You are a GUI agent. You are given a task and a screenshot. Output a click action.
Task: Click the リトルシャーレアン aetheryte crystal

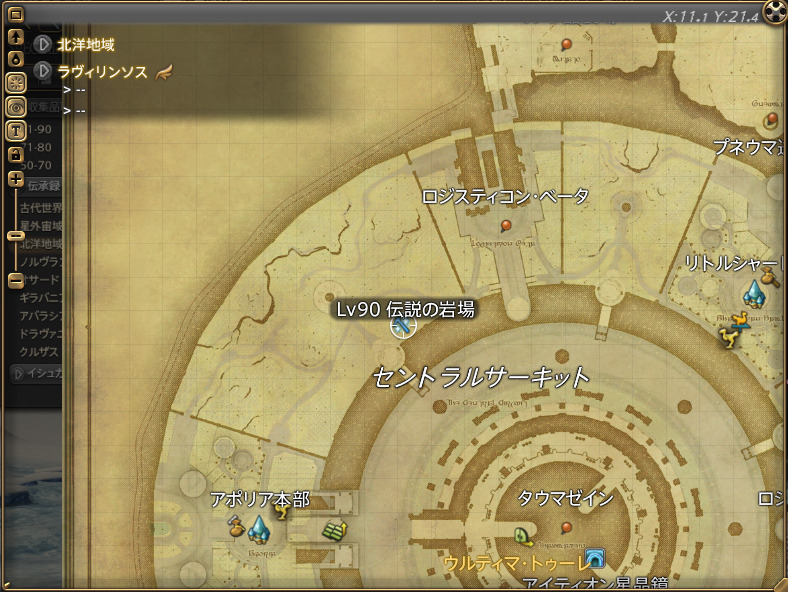pyautogui.click(x=753, y=293)
